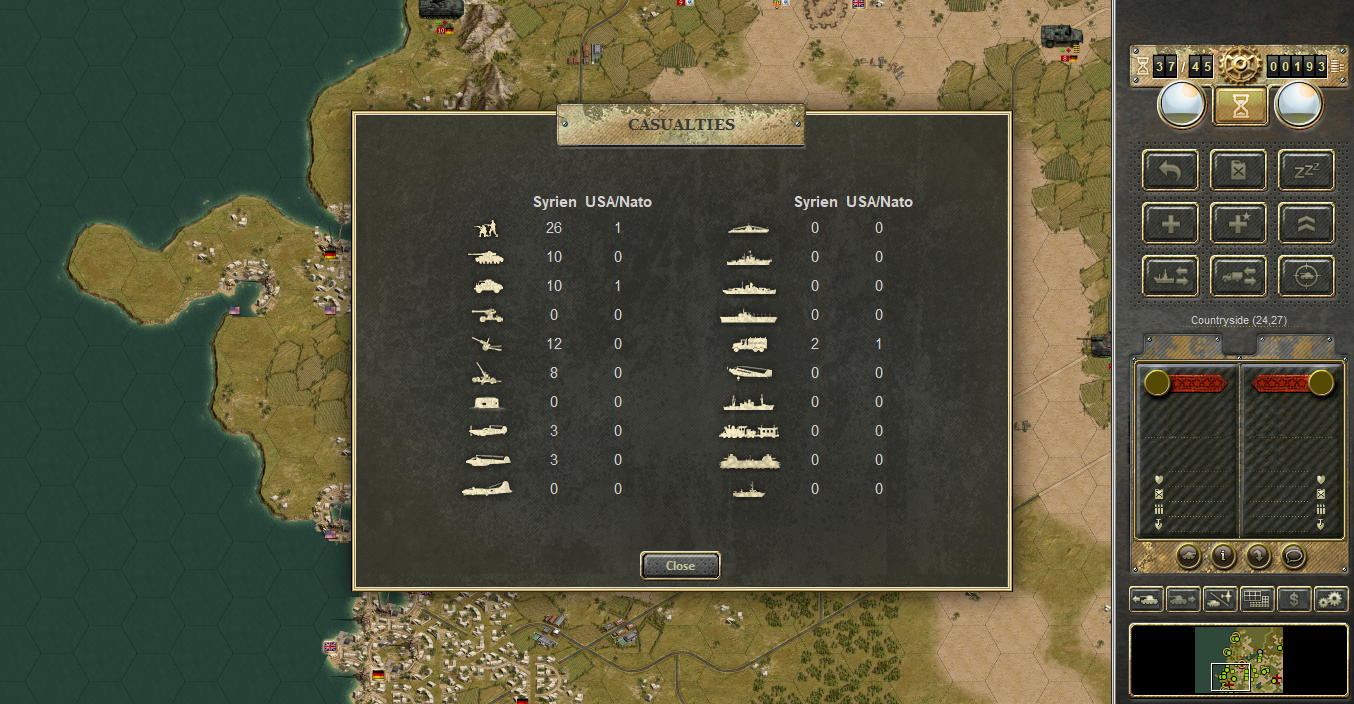Toggle the air and ground view button
This screenshot has height=704, width=1354.
(1220, 599)
